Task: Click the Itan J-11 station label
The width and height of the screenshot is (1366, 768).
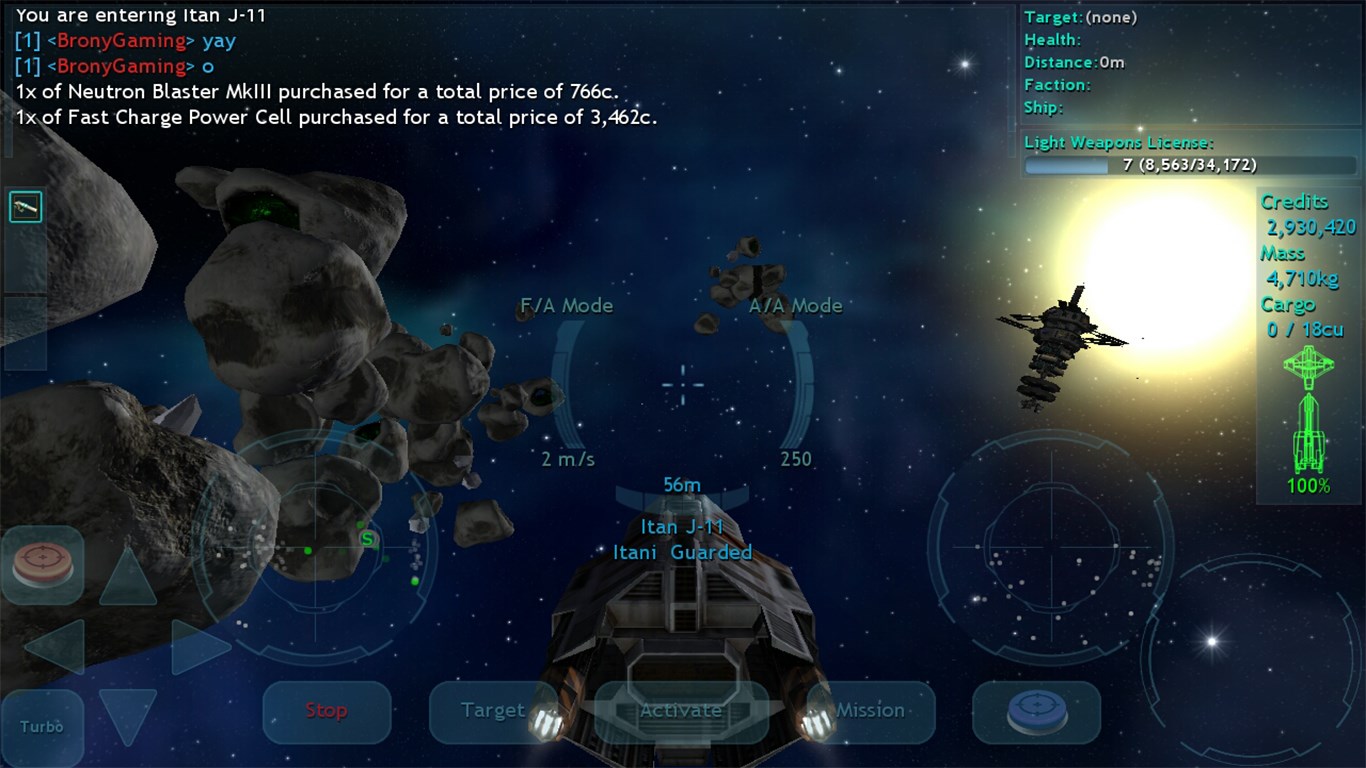Action: (683, 527)
